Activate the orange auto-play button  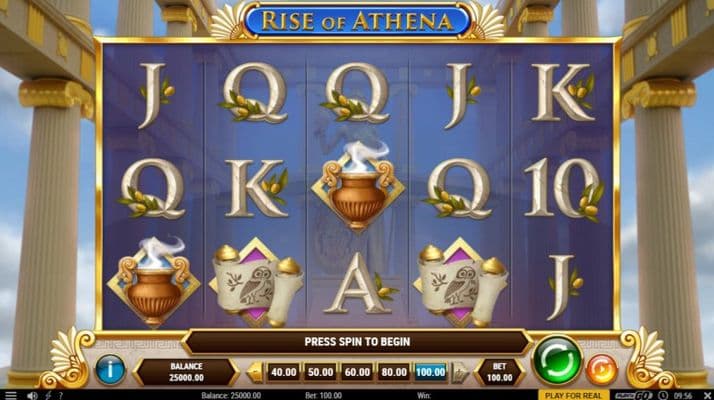(x=601, y=370)
